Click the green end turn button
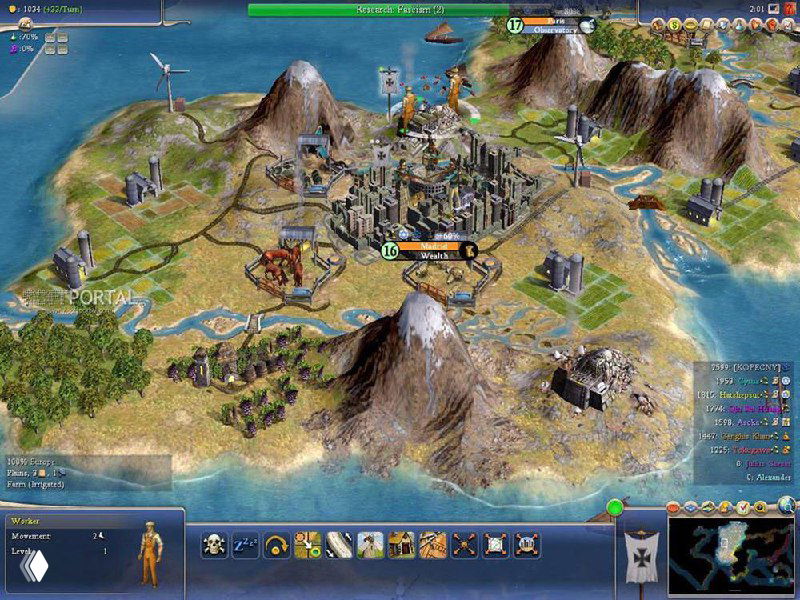 click(x=614, y=507)
